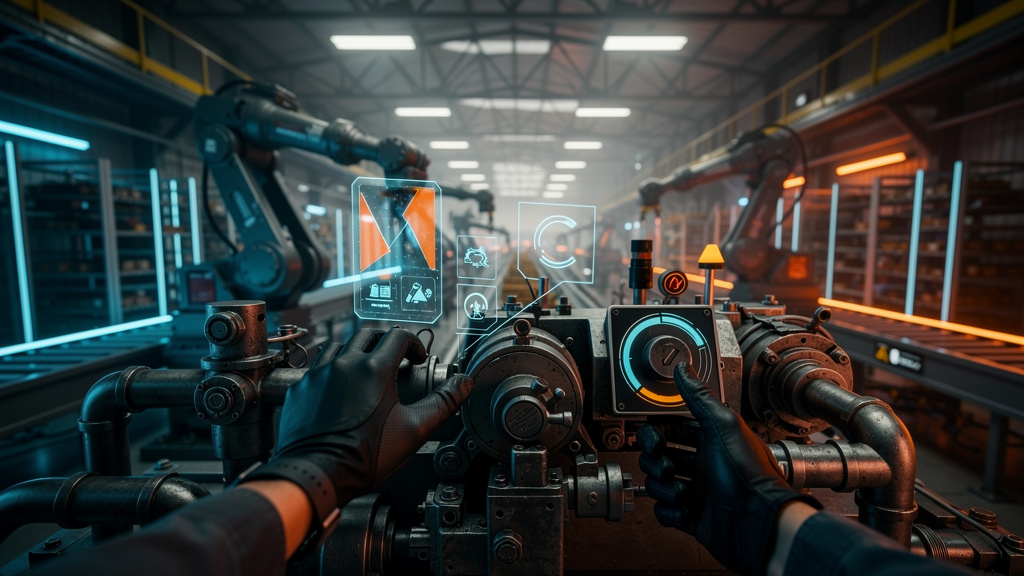Activate the gear-shaped hologram icon
This screenshot has height=576, width=1024.
[476, 257]
